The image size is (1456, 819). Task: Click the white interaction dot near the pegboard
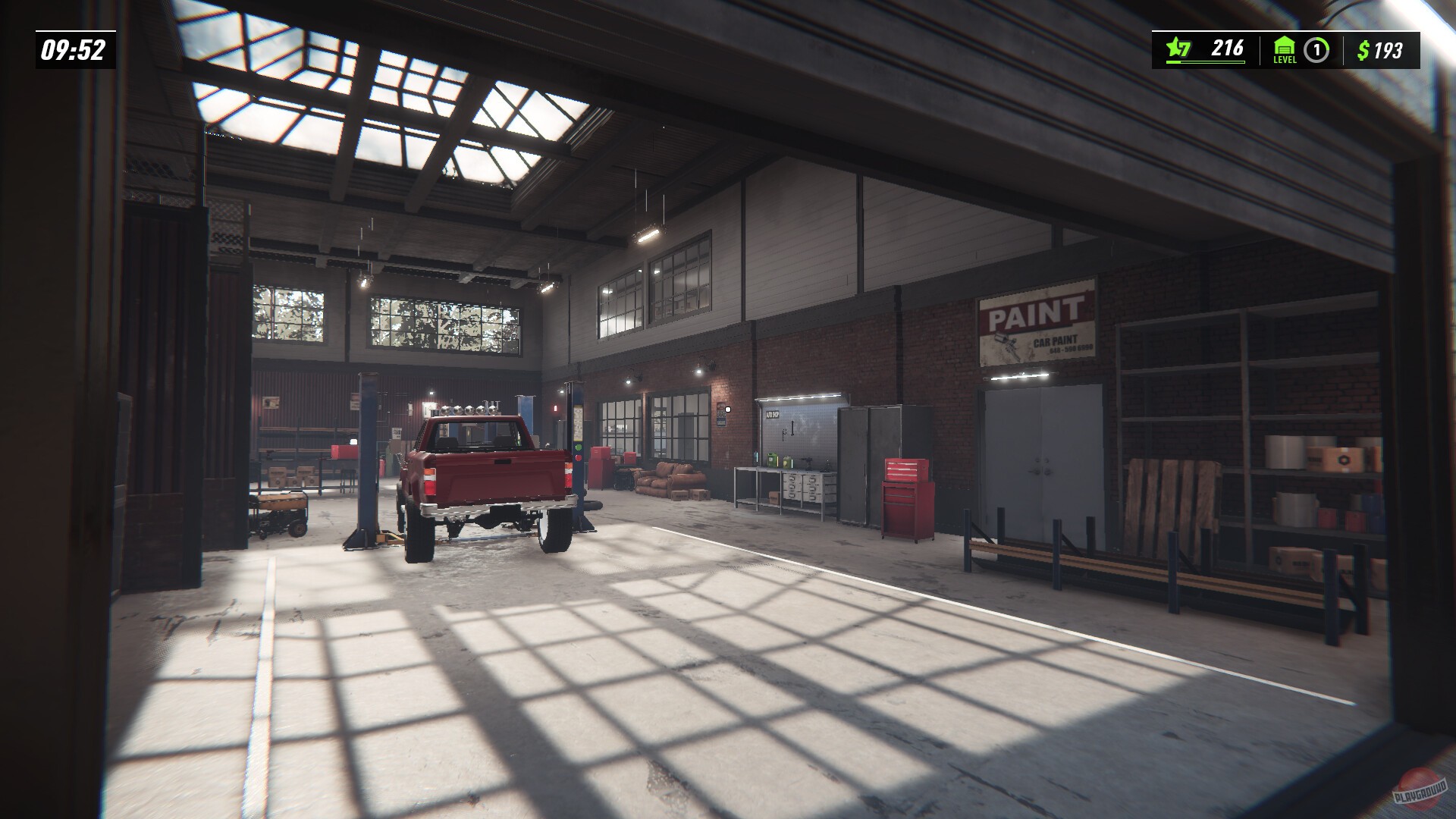(x=728, y=409)
